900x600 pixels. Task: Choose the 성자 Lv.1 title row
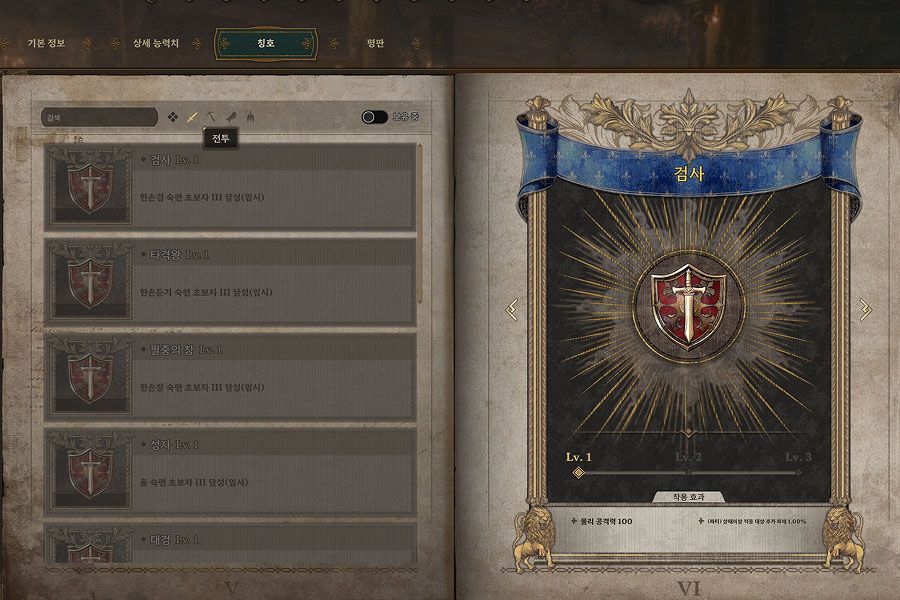point(230,472)
